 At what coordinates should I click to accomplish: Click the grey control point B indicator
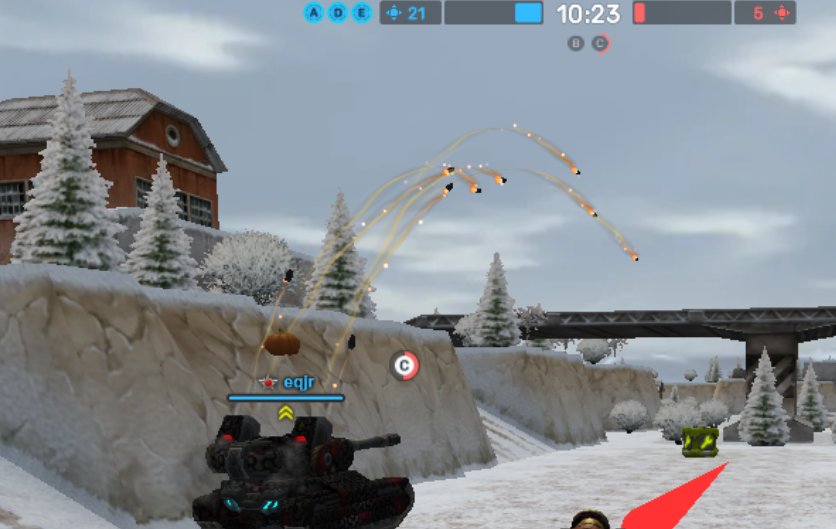click(x=575, y=43)
